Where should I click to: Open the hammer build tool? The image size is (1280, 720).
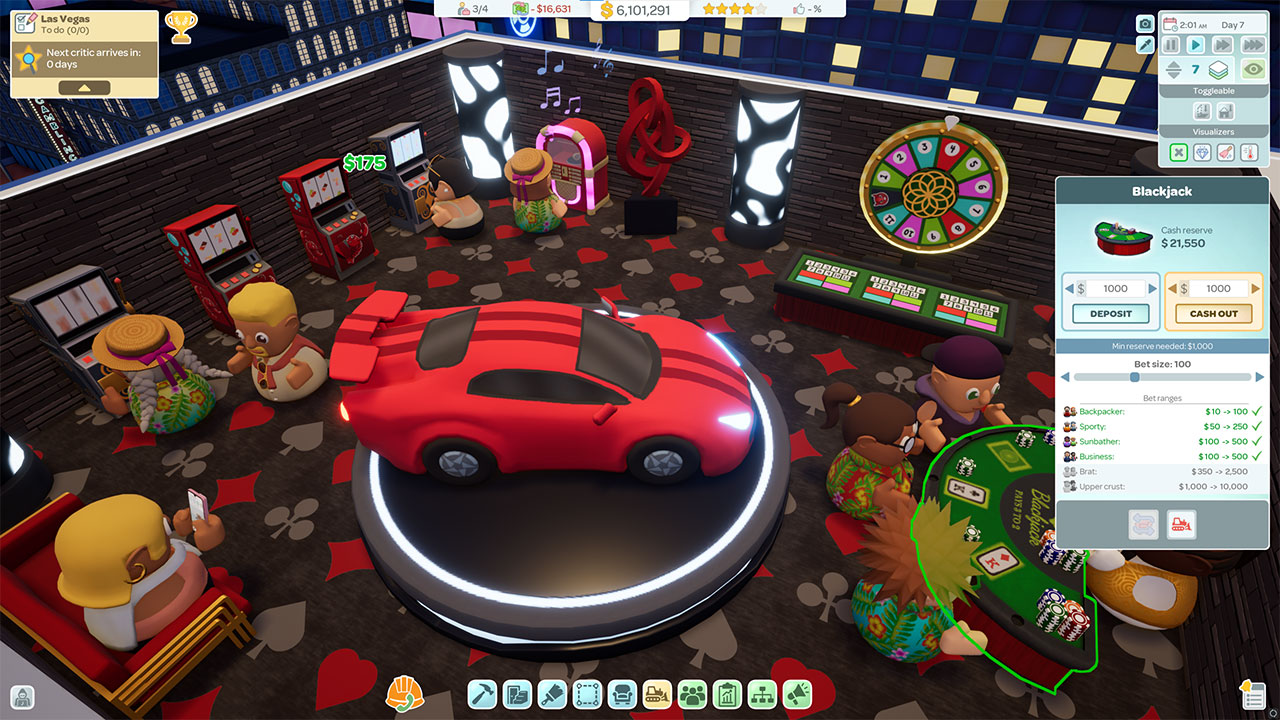click(482, 693)
